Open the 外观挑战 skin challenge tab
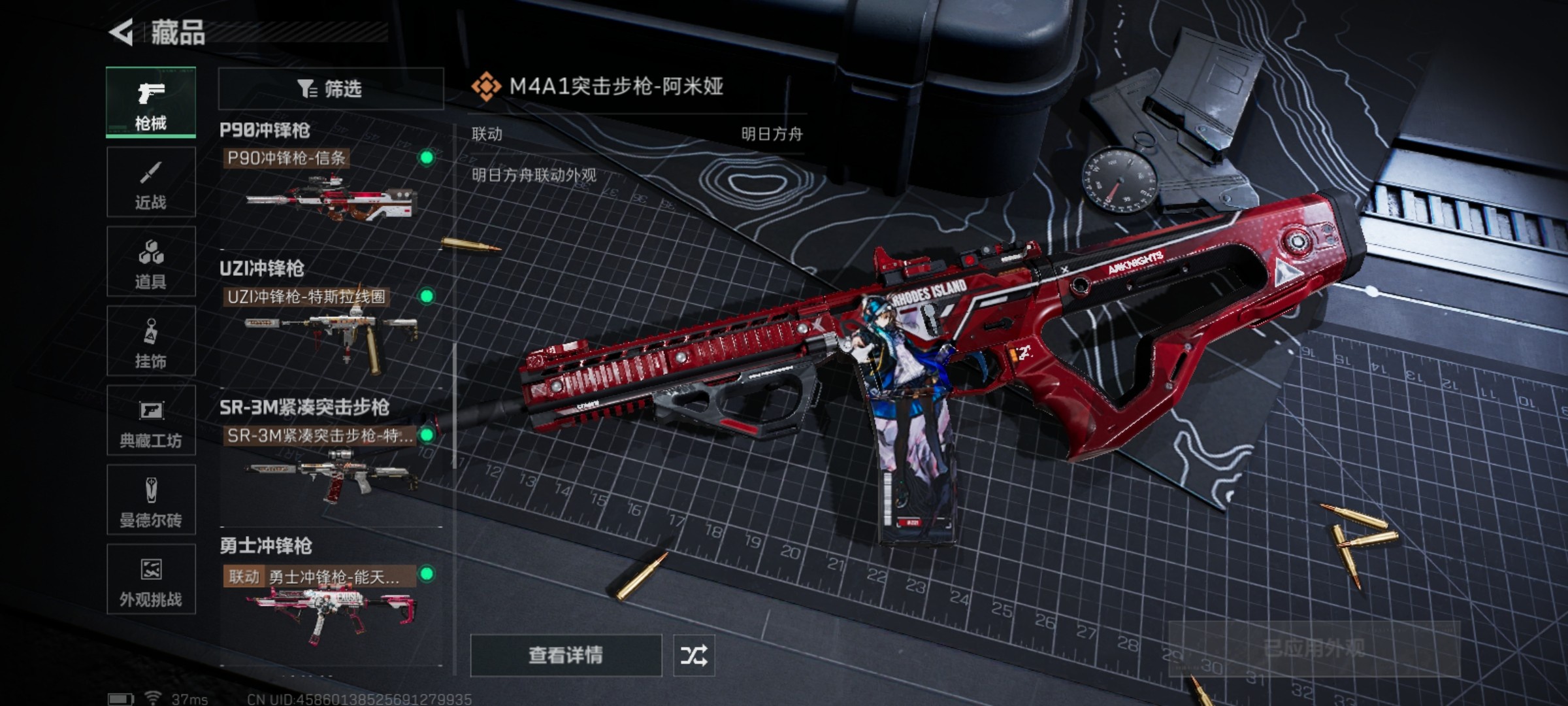This screenshot has height=706, width=1568. [x=151, y=580]
